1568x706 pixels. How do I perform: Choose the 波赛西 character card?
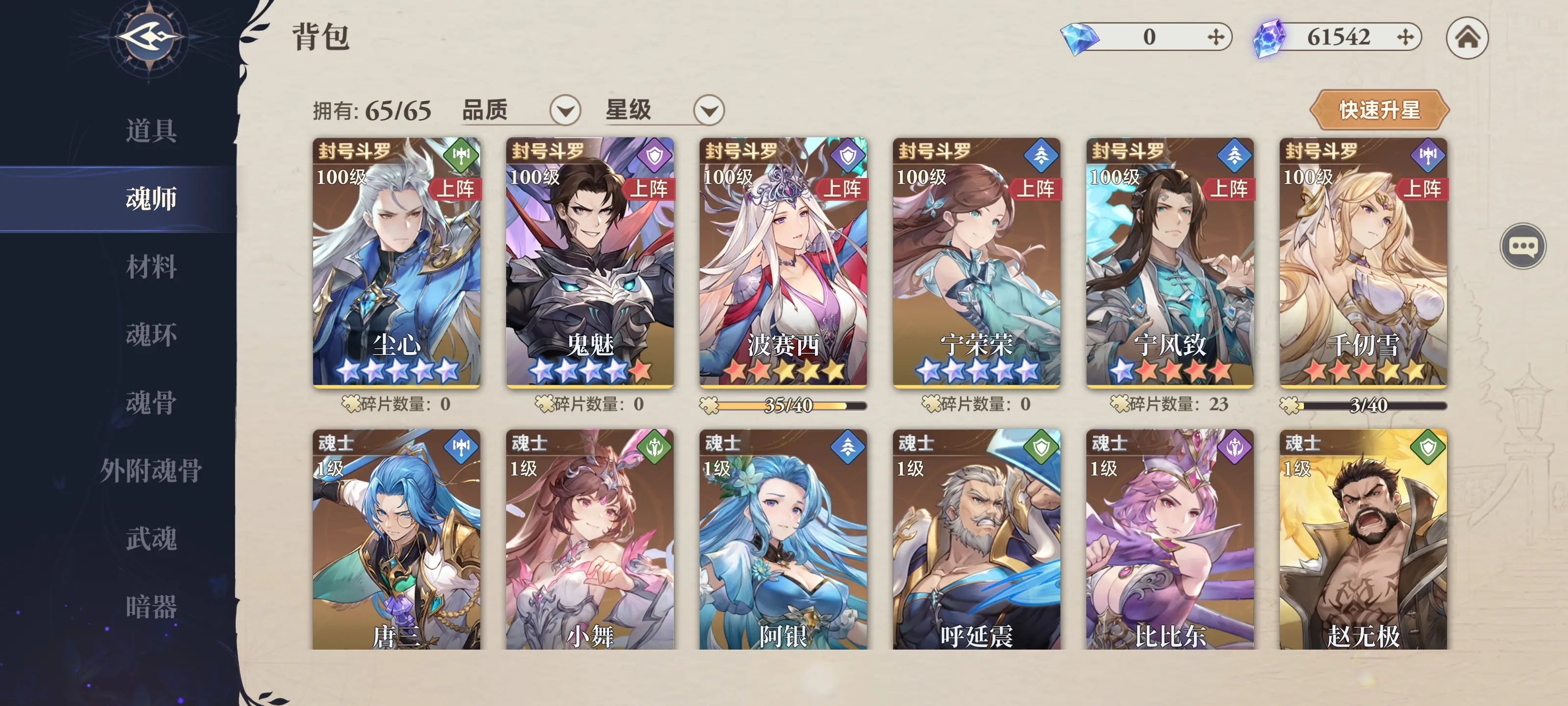783,262
